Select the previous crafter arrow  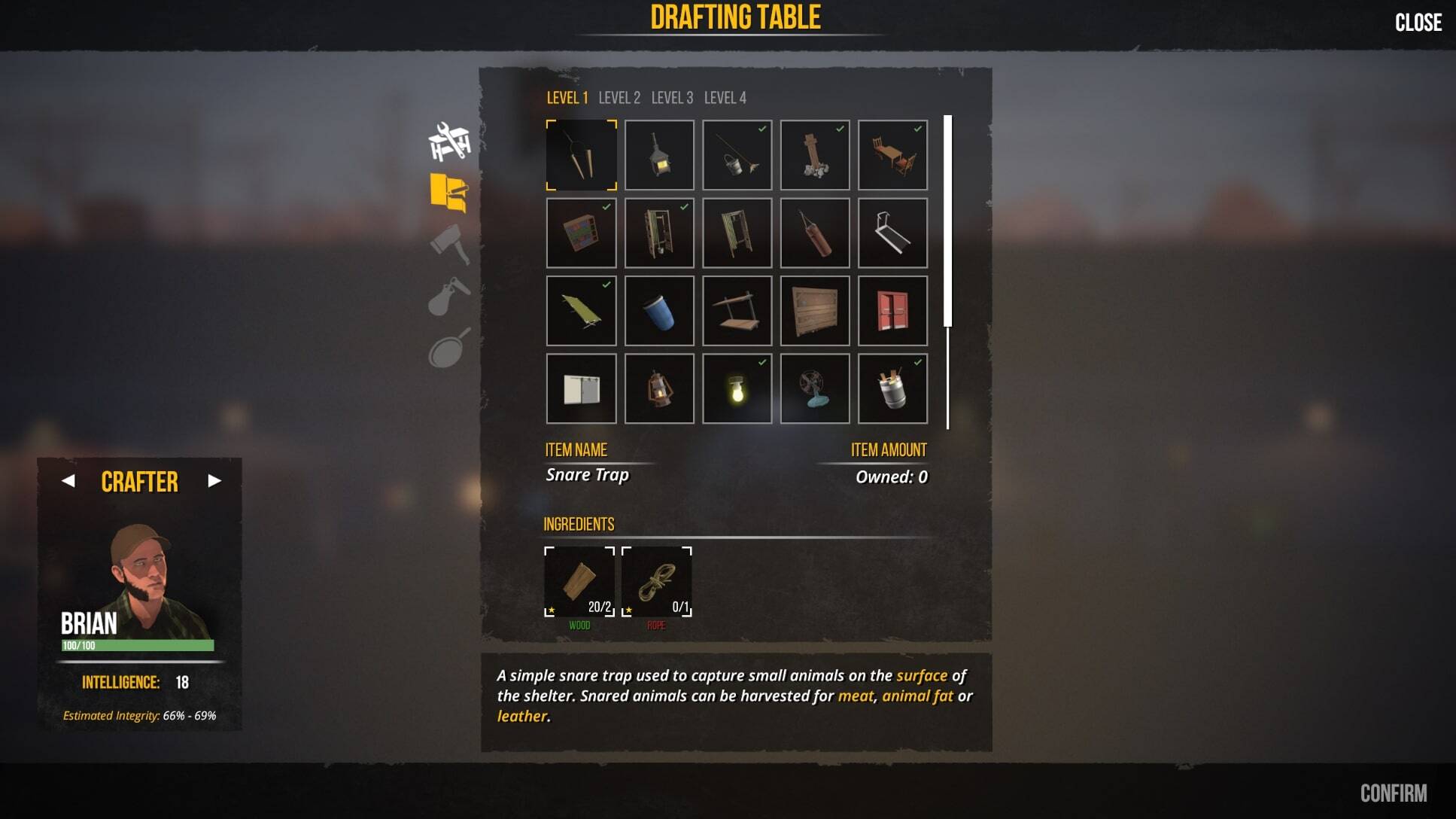point(68,481)
